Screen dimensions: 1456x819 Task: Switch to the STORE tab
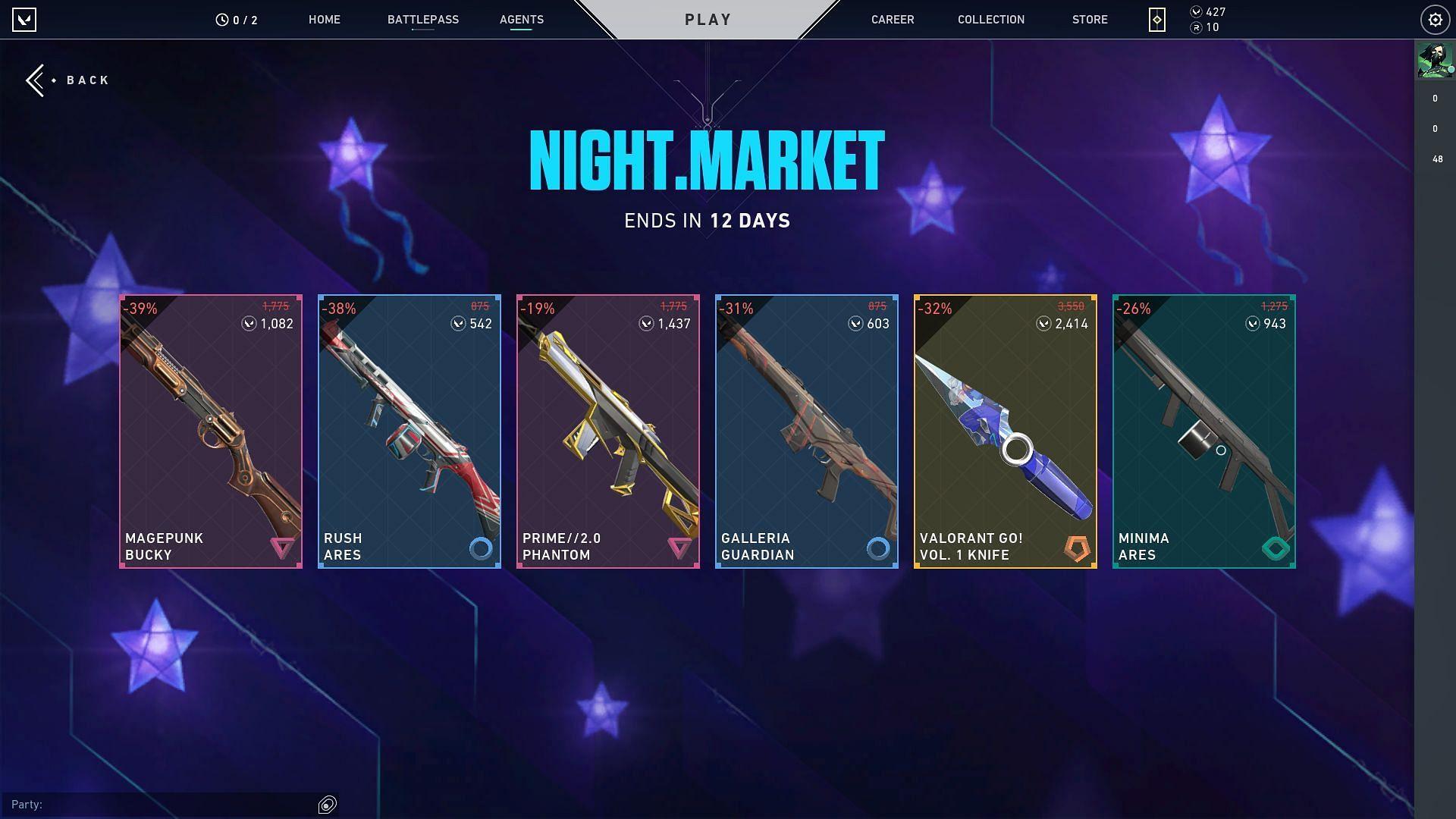click(1090, 20)
